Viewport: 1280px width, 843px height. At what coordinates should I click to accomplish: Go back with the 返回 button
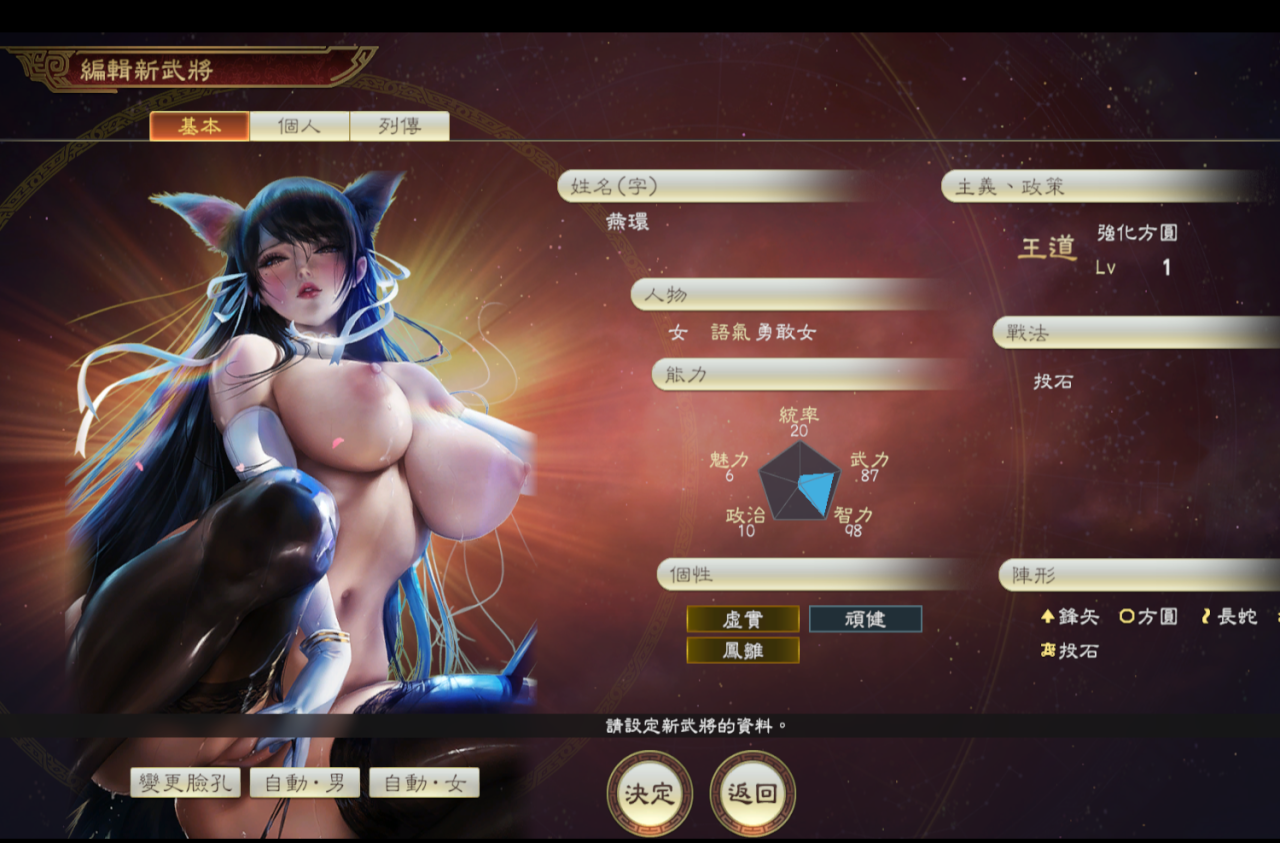[x=752, y=794]
